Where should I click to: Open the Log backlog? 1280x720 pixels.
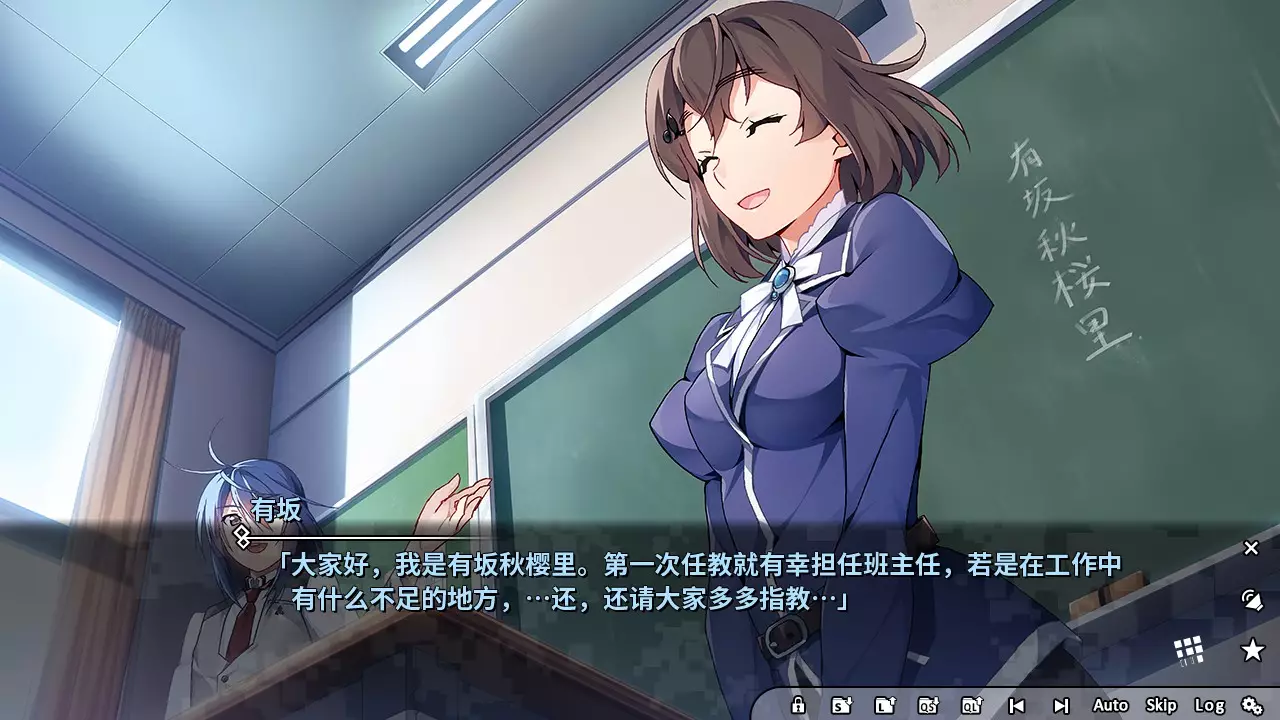pyautogui.click(x=1210, y=704)
